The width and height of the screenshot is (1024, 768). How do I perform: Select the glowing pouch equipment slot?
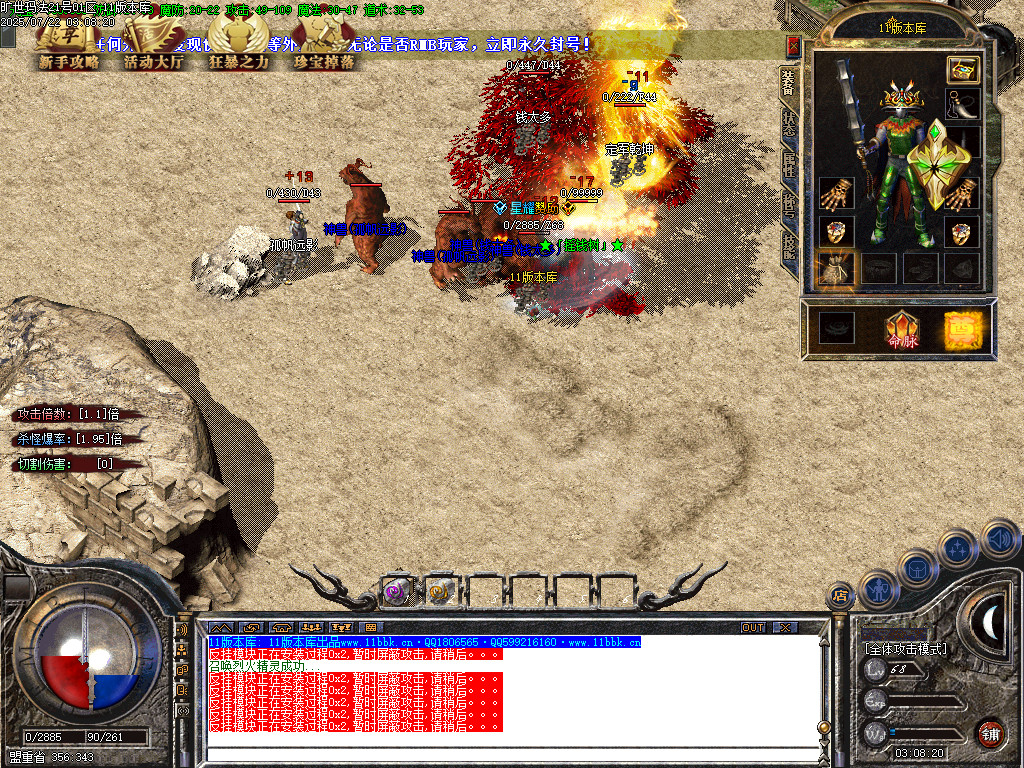point(835,269)
